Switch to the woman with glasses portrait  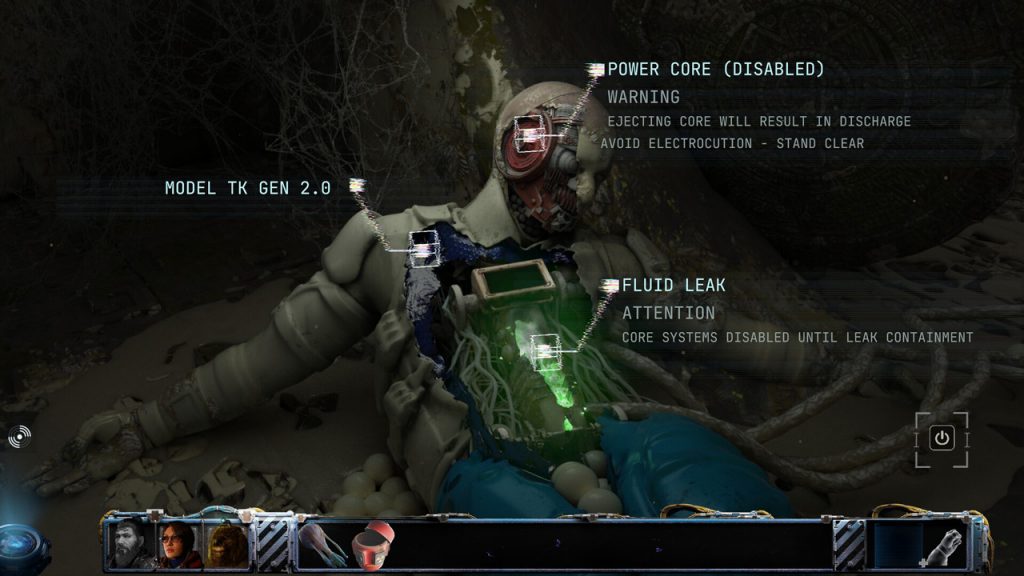[177, 544]
